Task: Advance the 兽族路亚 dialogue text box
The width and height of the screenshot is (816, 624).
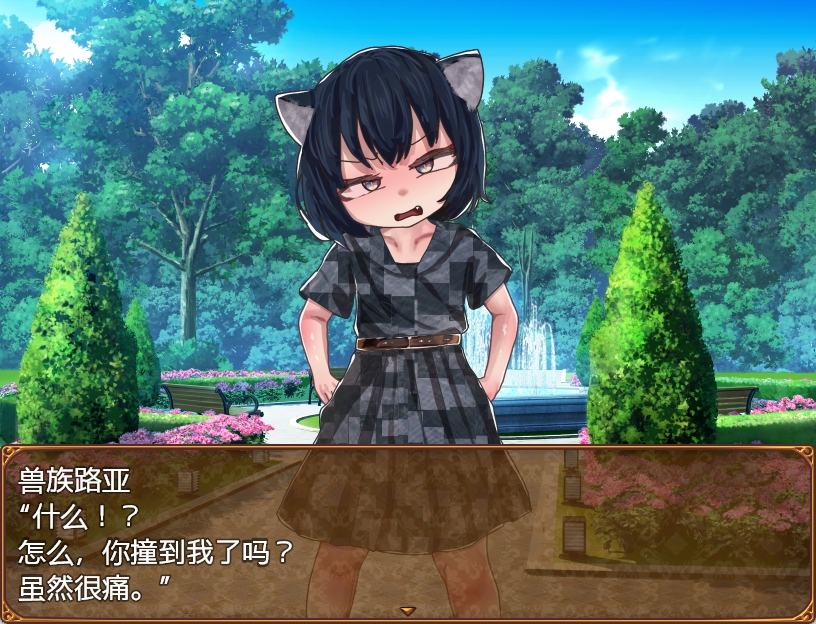Action: click(x=407, y=530)
